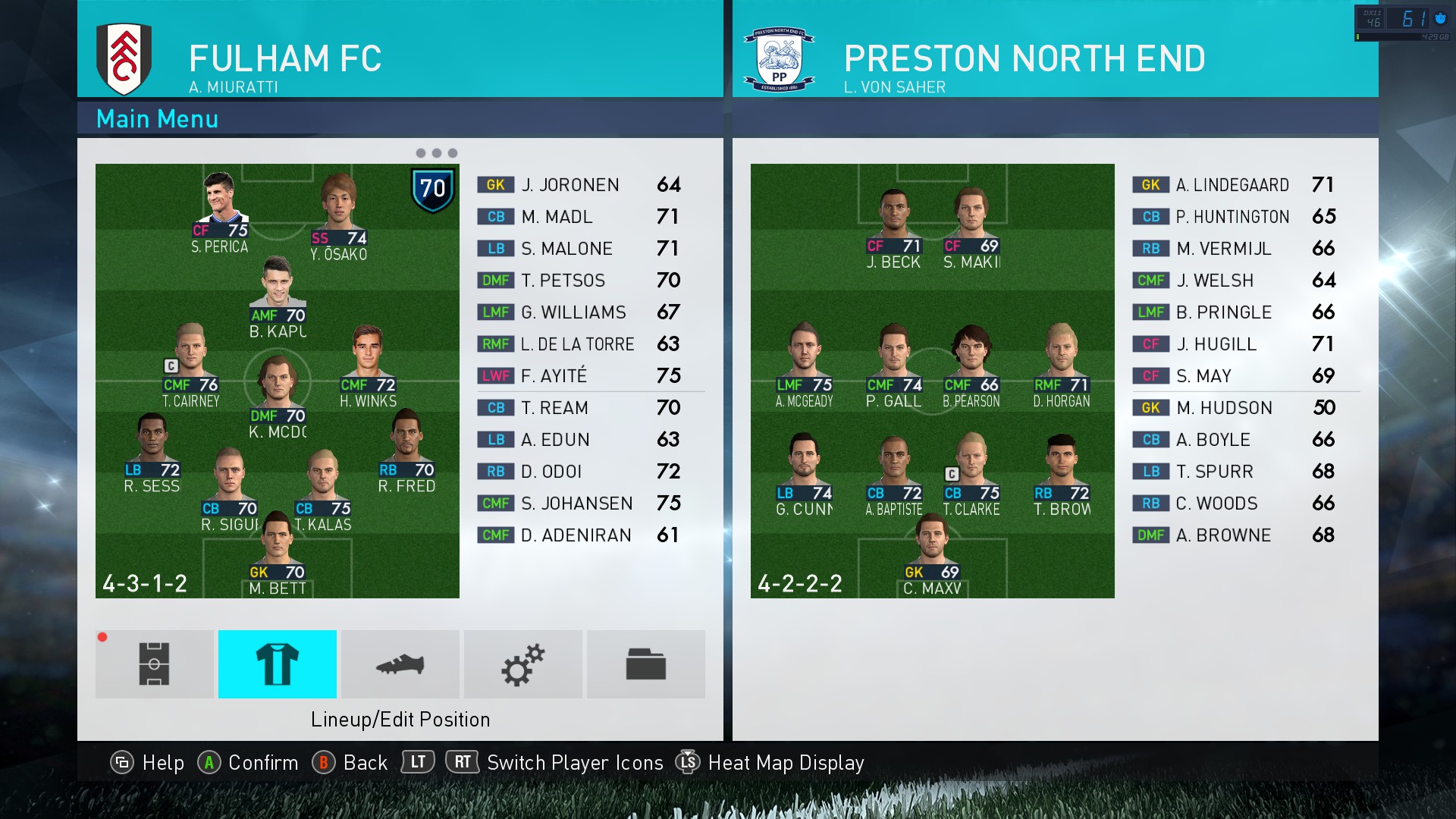Open the formation pitch icon menu
This screenshot has width=1456, height=819.
(x=155, y=664)
